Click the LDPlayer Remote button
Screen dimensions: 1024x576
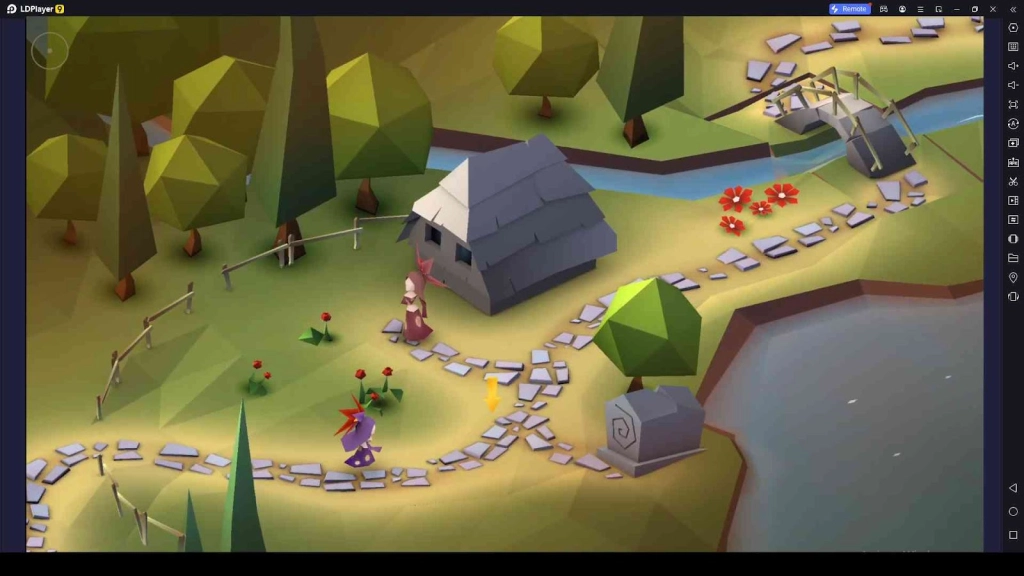pos(849,9)
